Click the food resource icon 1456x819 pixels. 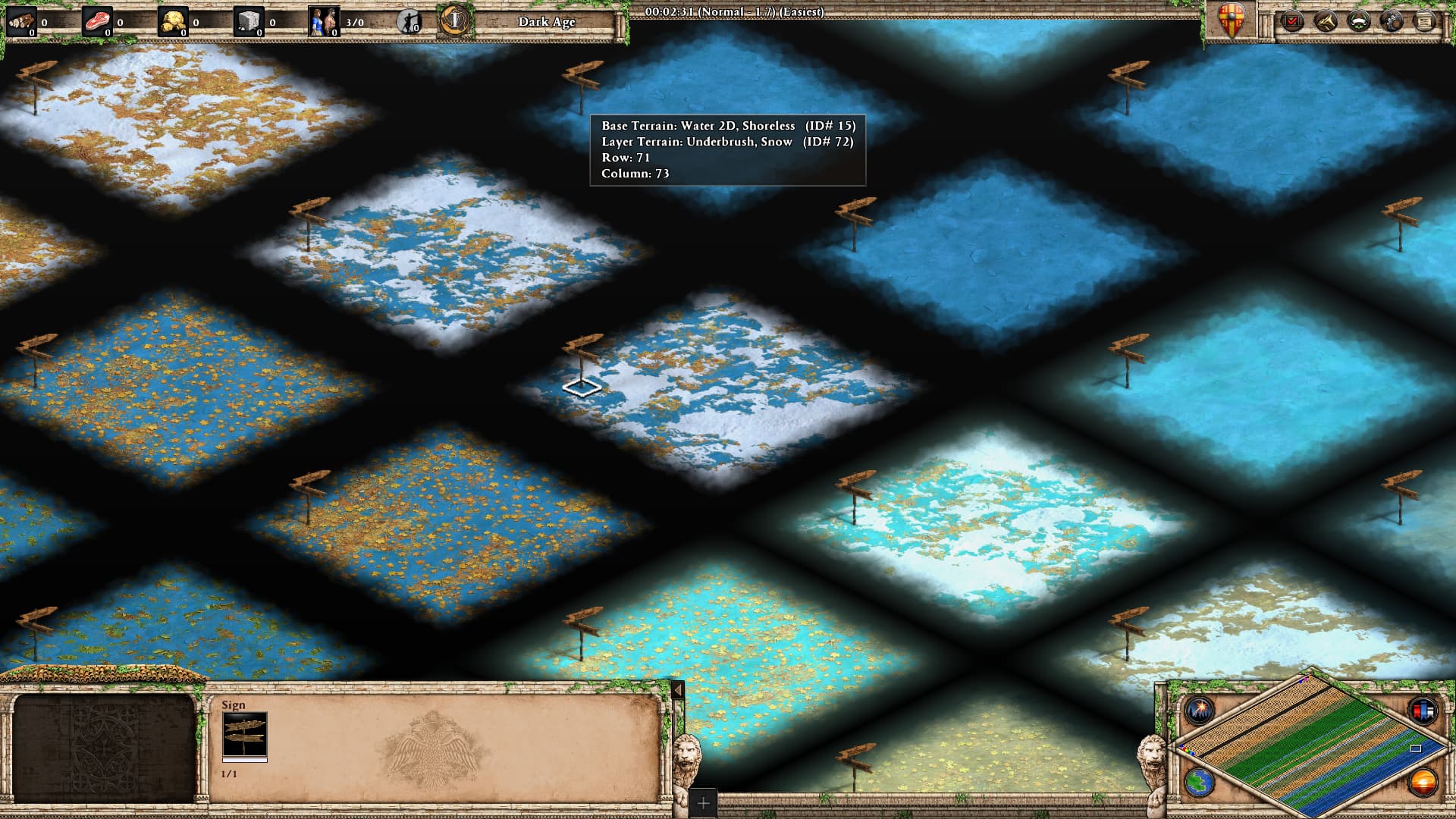tap(97, 22)
